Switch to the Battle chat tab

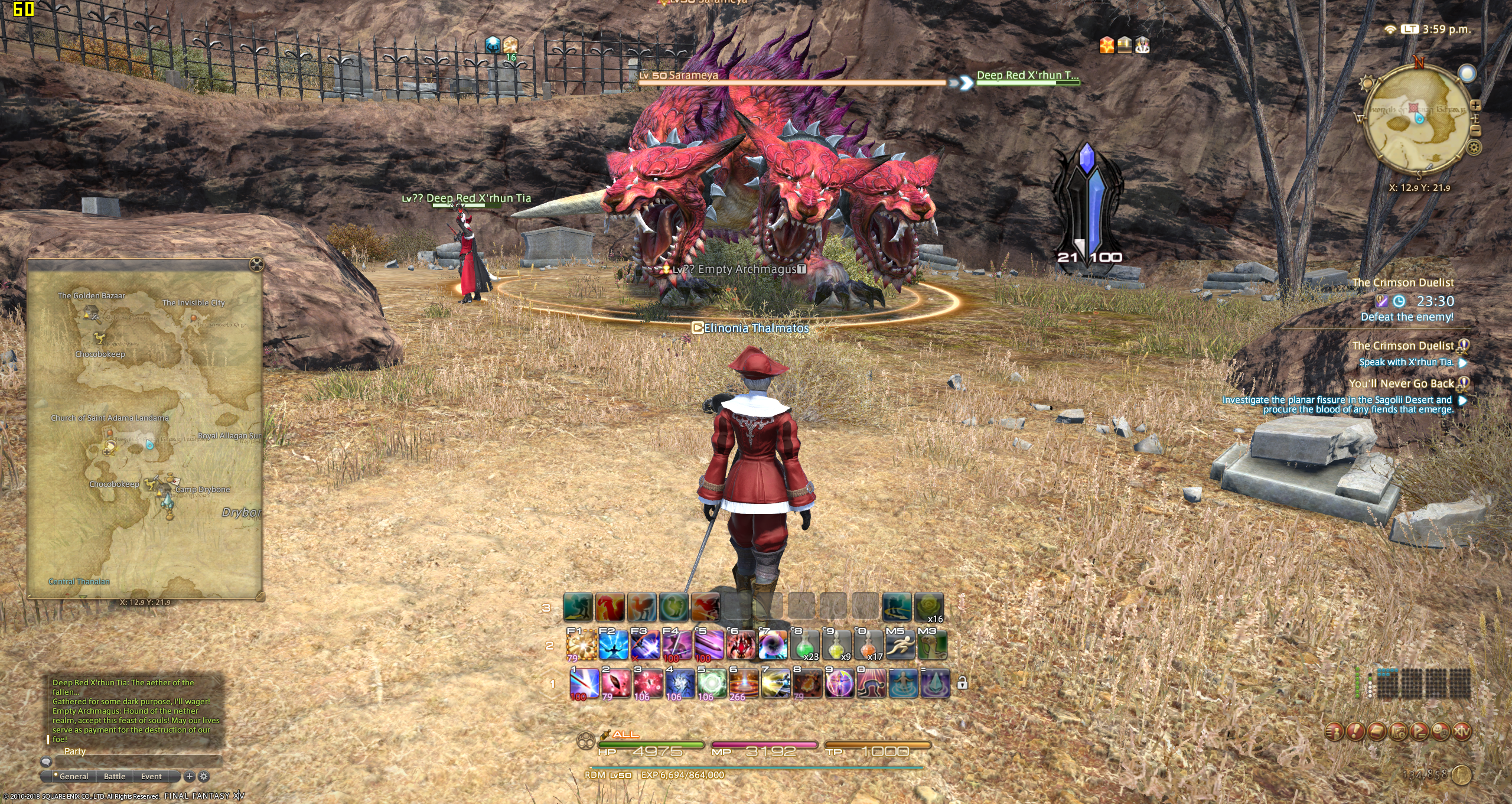coord(115,776)
